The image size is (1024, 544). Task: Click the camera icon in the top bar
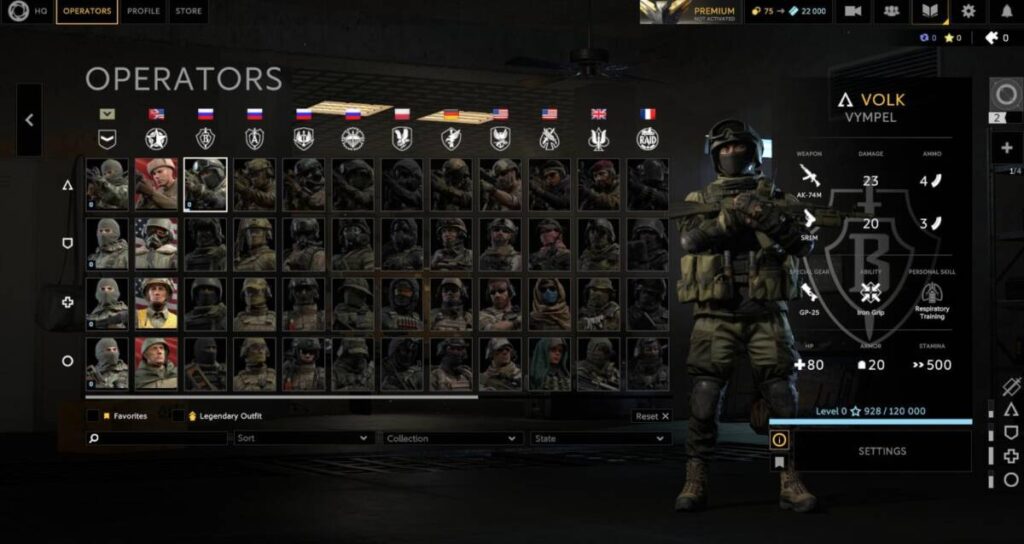(x=853, y=12)
